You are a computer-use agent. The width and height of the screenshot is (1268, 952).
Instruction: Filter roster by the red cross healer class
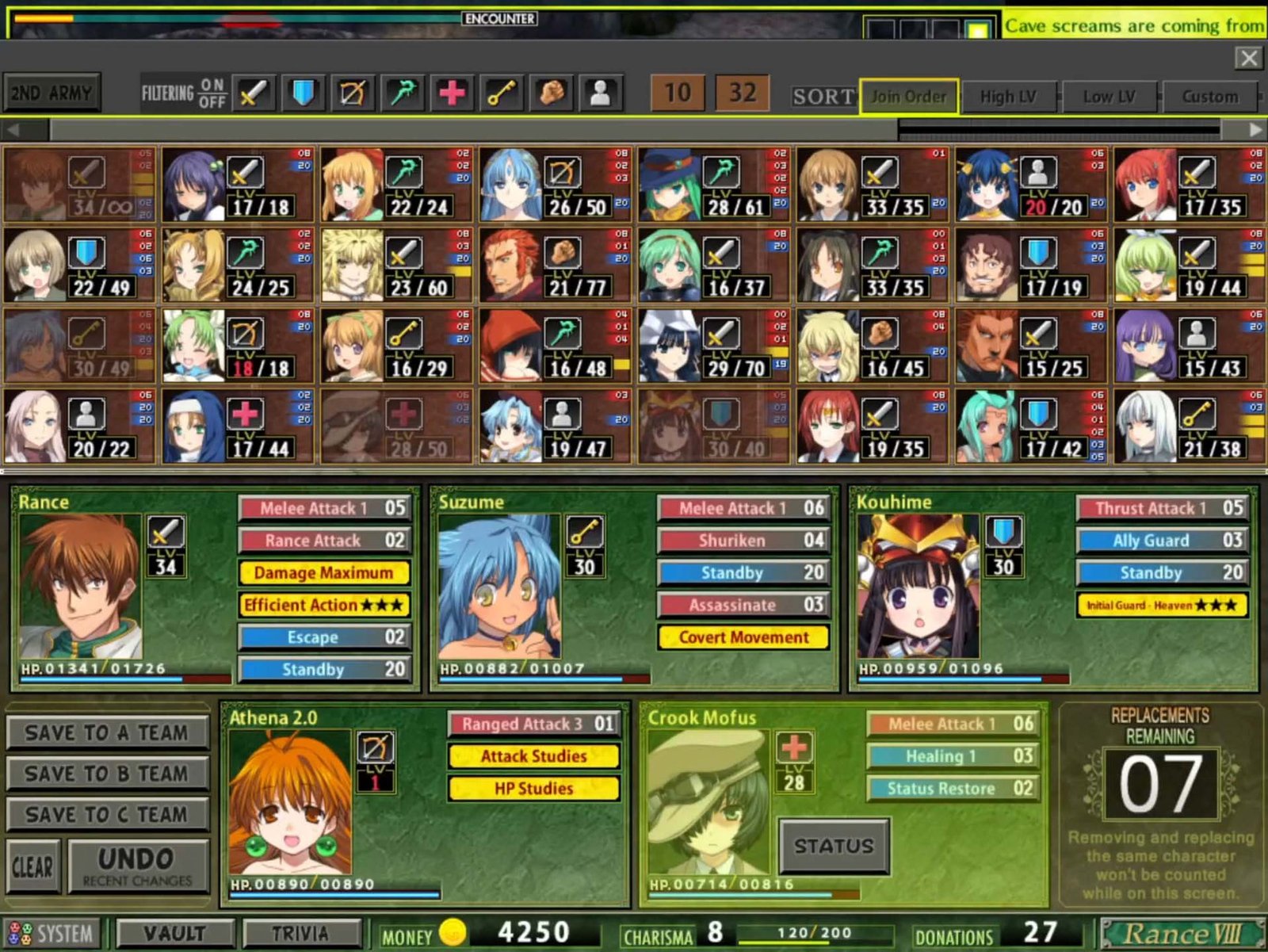point(452,94)
